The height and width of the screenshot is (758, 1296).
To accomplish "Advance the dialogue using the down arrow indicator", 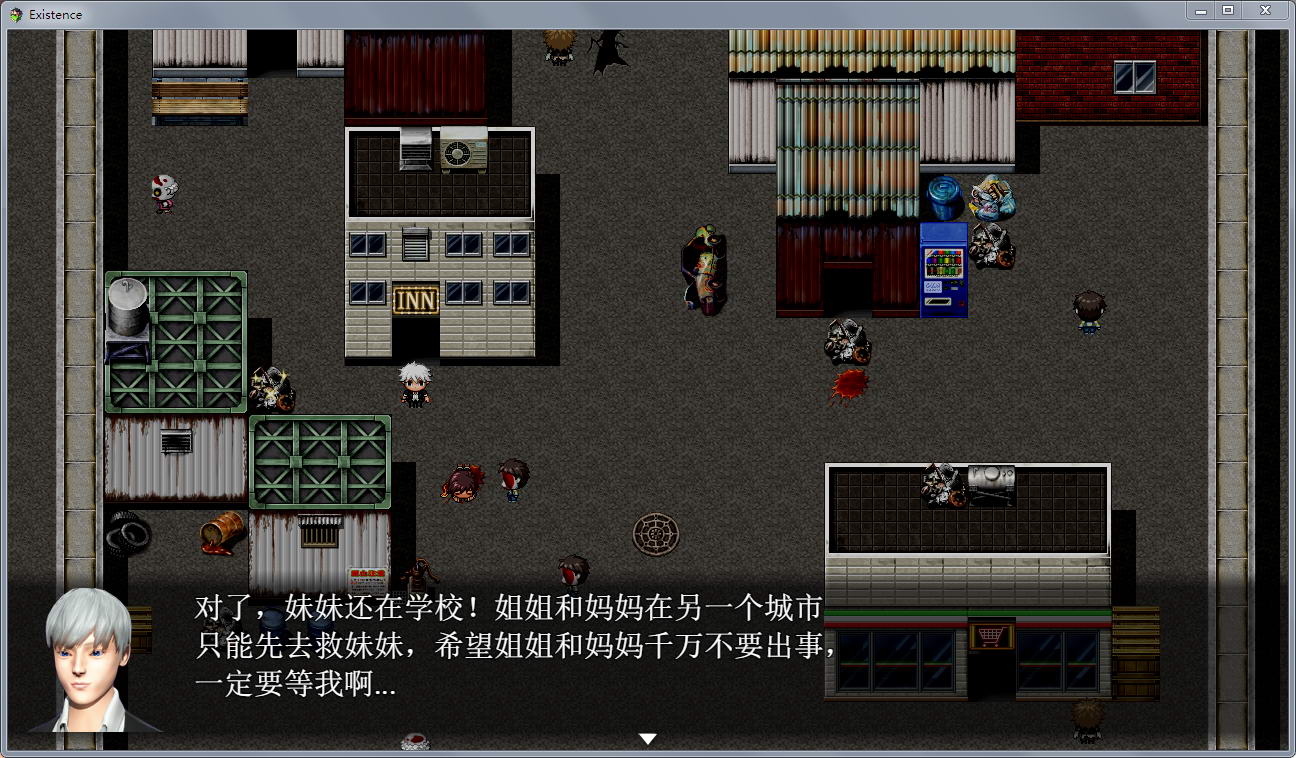I will click(648, 738).
